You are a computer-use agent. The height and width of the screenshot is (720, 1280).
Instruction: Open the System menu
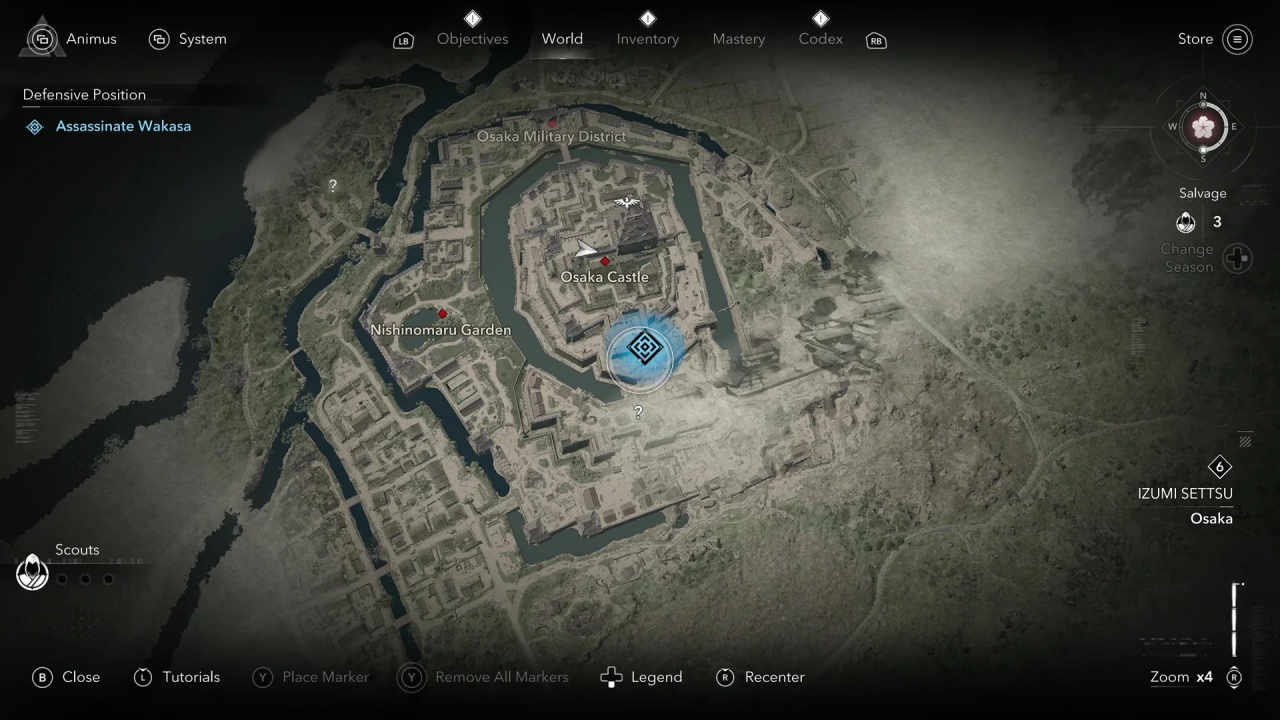[x=188, y=39]
